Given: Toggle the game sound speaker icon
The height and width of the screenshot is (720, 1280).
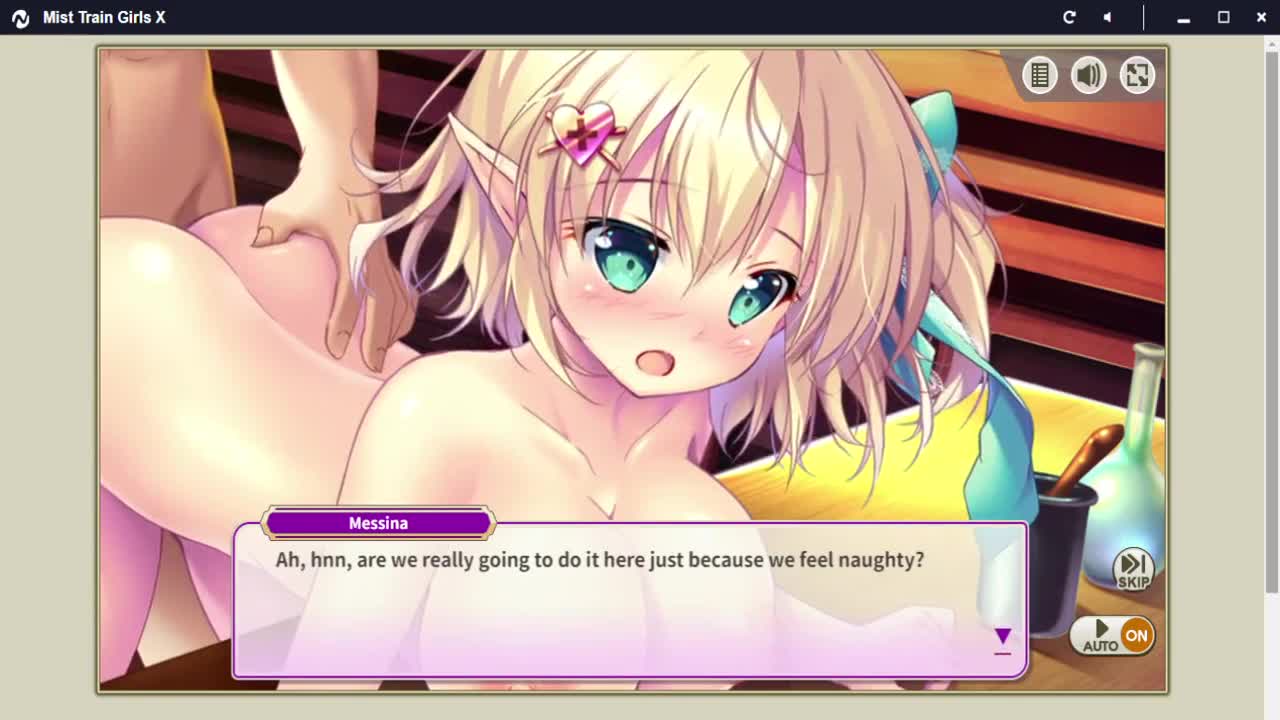Looking at the screenshot, I should point(1088,75).
